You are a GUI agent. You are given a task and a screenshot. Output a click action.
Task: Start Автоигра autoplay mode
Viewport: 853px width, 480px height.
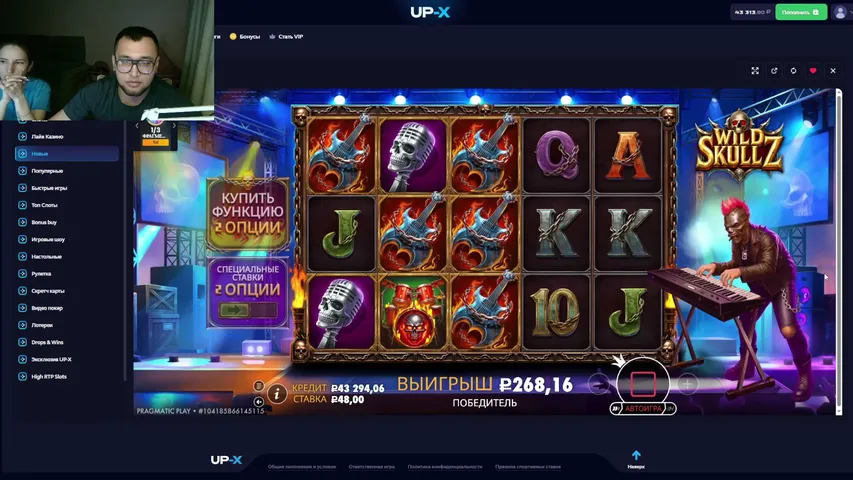tap(643, 409)
